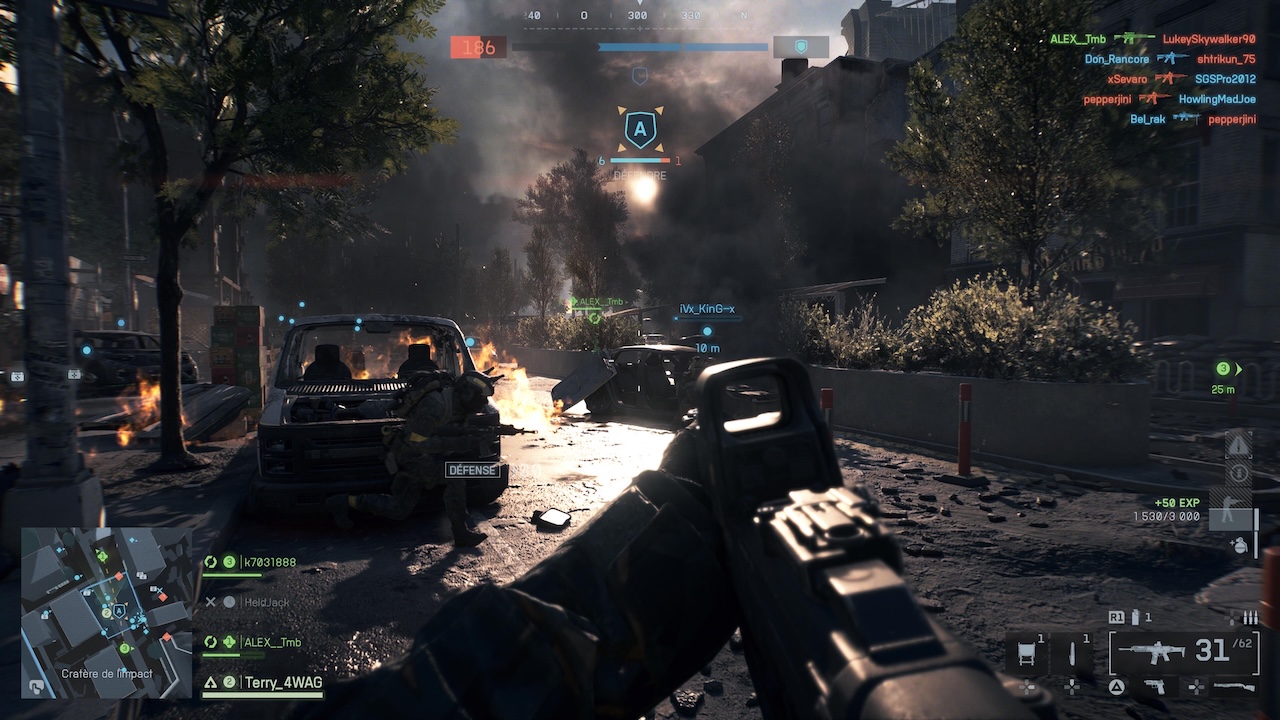Click the ALEX_Tmb kill feed entry

(x=1079, y=39)
